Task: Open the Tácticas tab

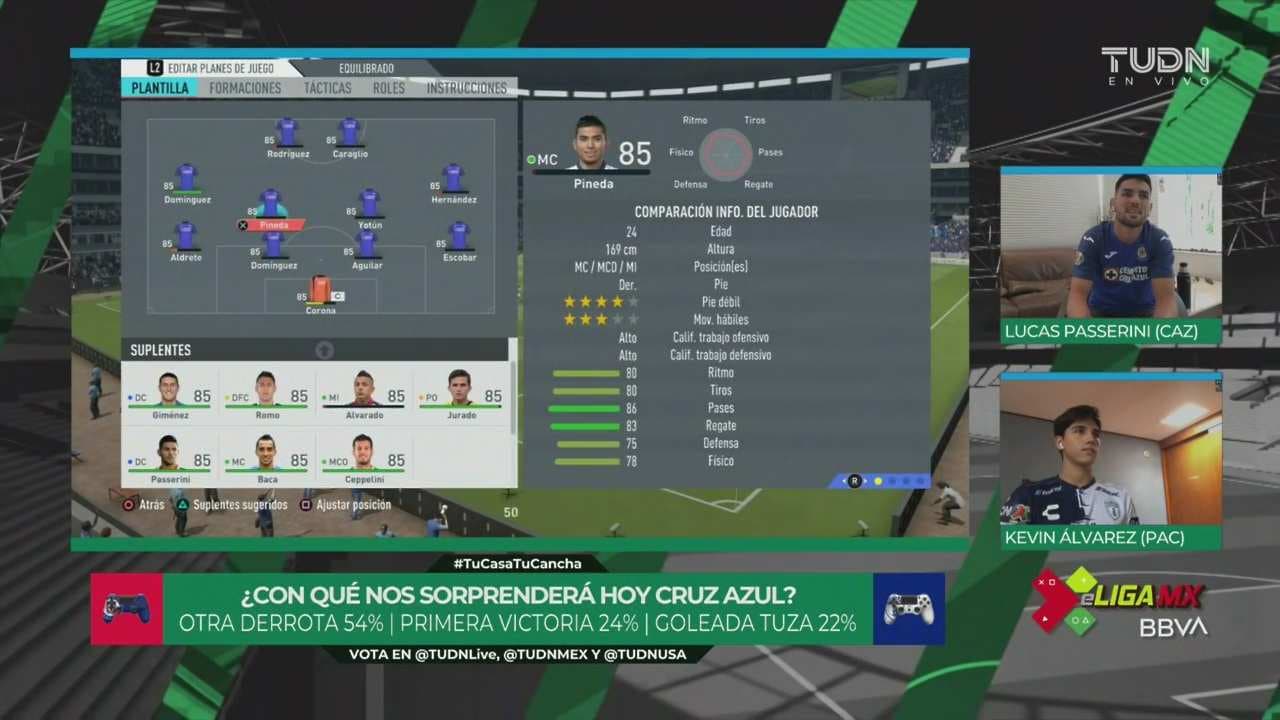Action: (x=327, y=88)
